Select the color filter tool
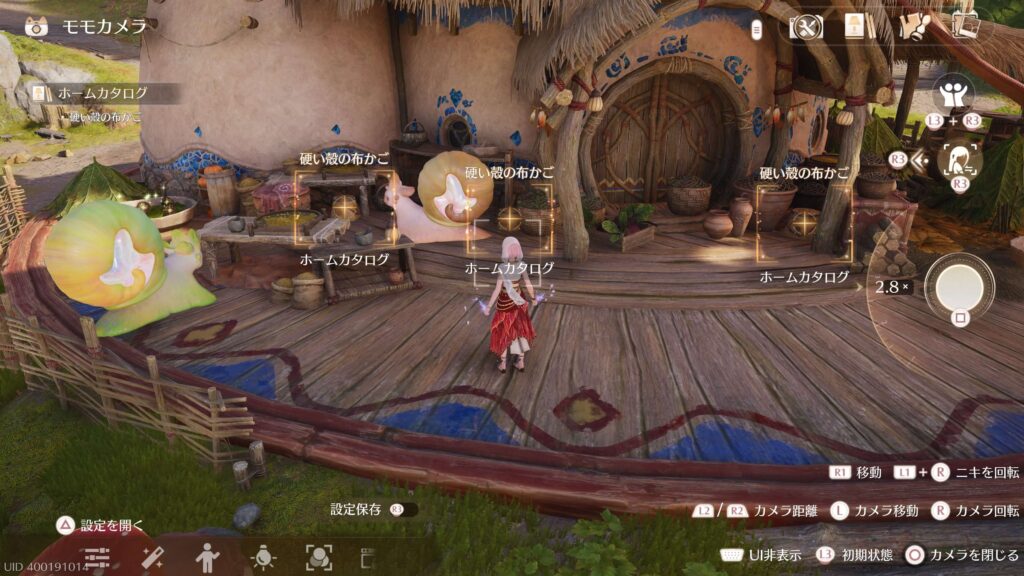The height and width of the screenshot is (576, 1024). (x=318, y=557)
